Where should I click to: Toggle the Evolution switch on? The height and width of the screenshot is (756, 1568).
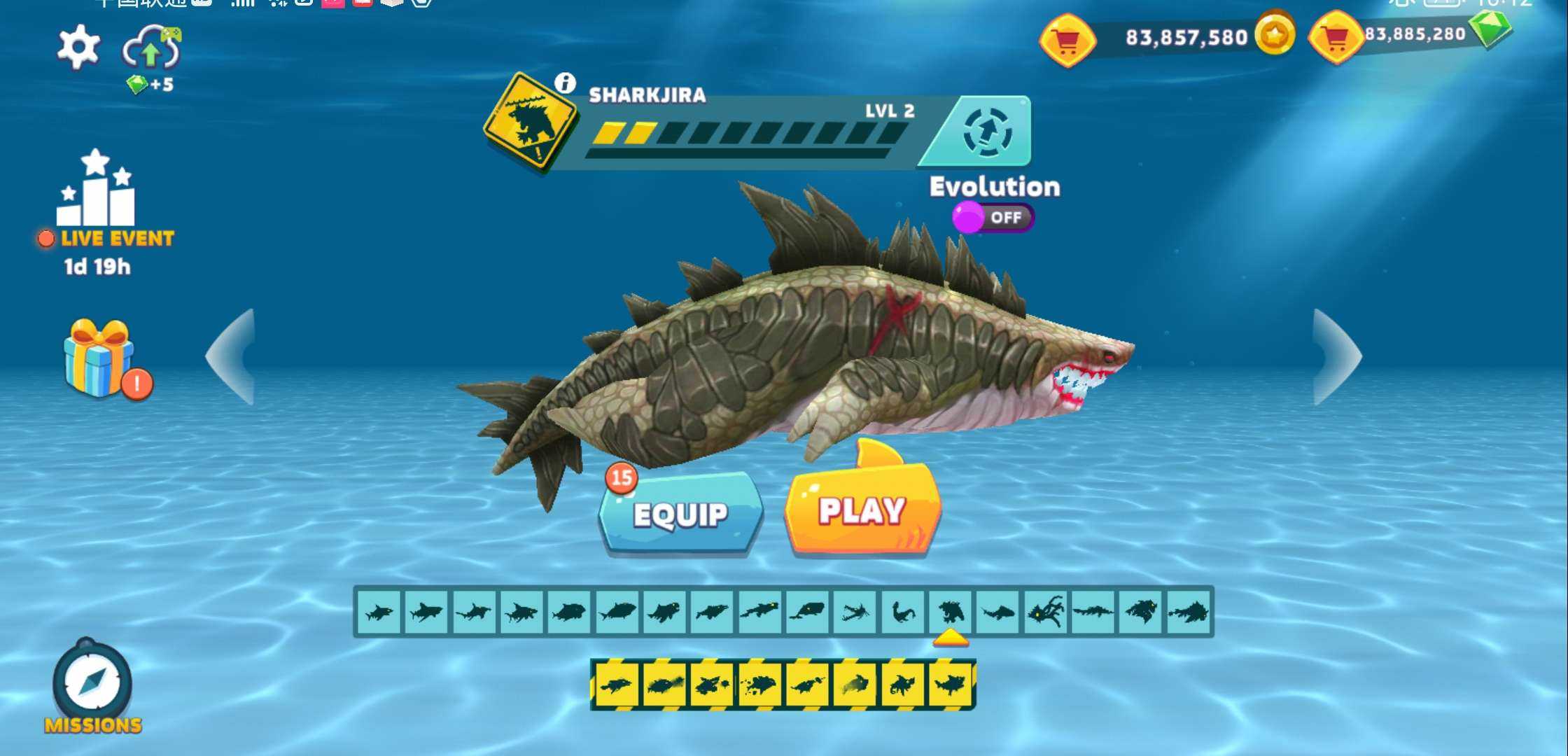tap(993, 217)
